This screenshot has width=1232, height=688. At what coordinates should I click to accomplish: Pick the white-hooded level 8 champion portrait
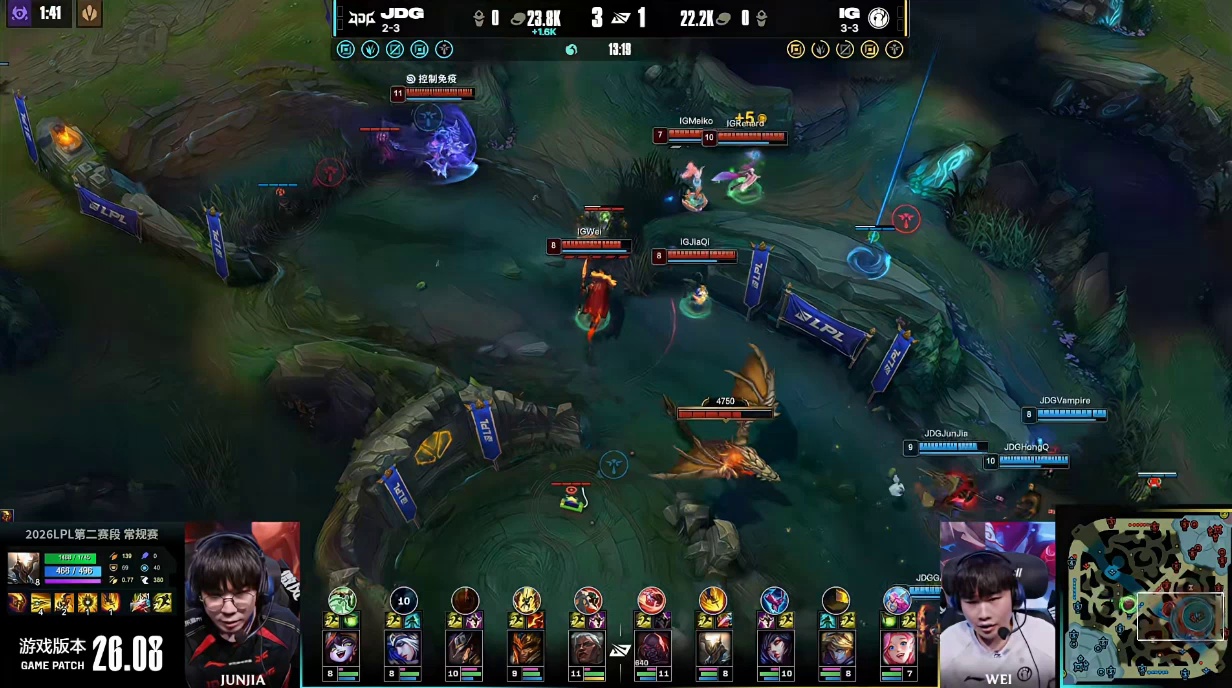click(x=403, y=648)
